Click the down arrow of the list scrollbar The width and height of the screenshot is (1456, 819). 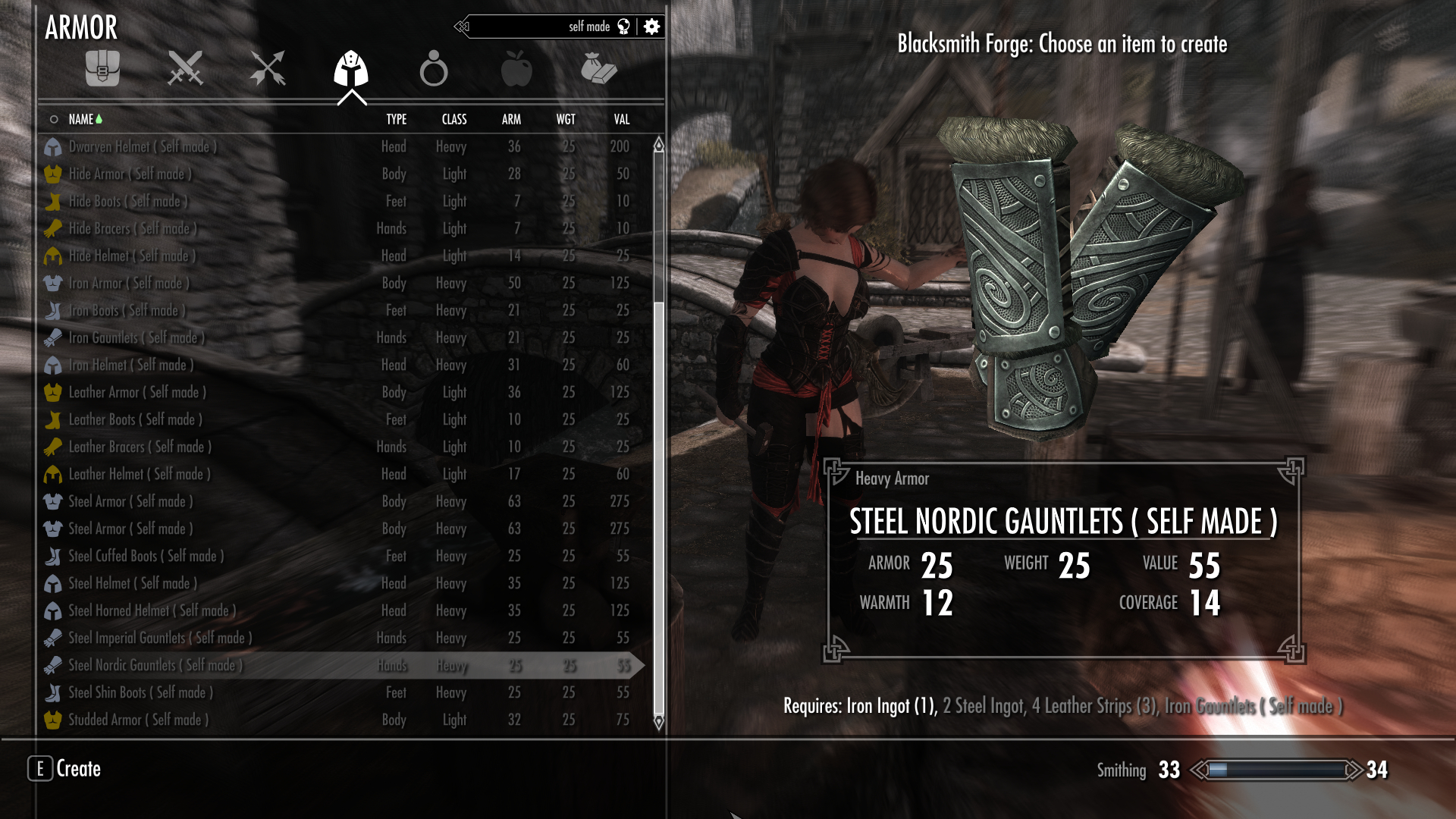(x=658, y=722)
